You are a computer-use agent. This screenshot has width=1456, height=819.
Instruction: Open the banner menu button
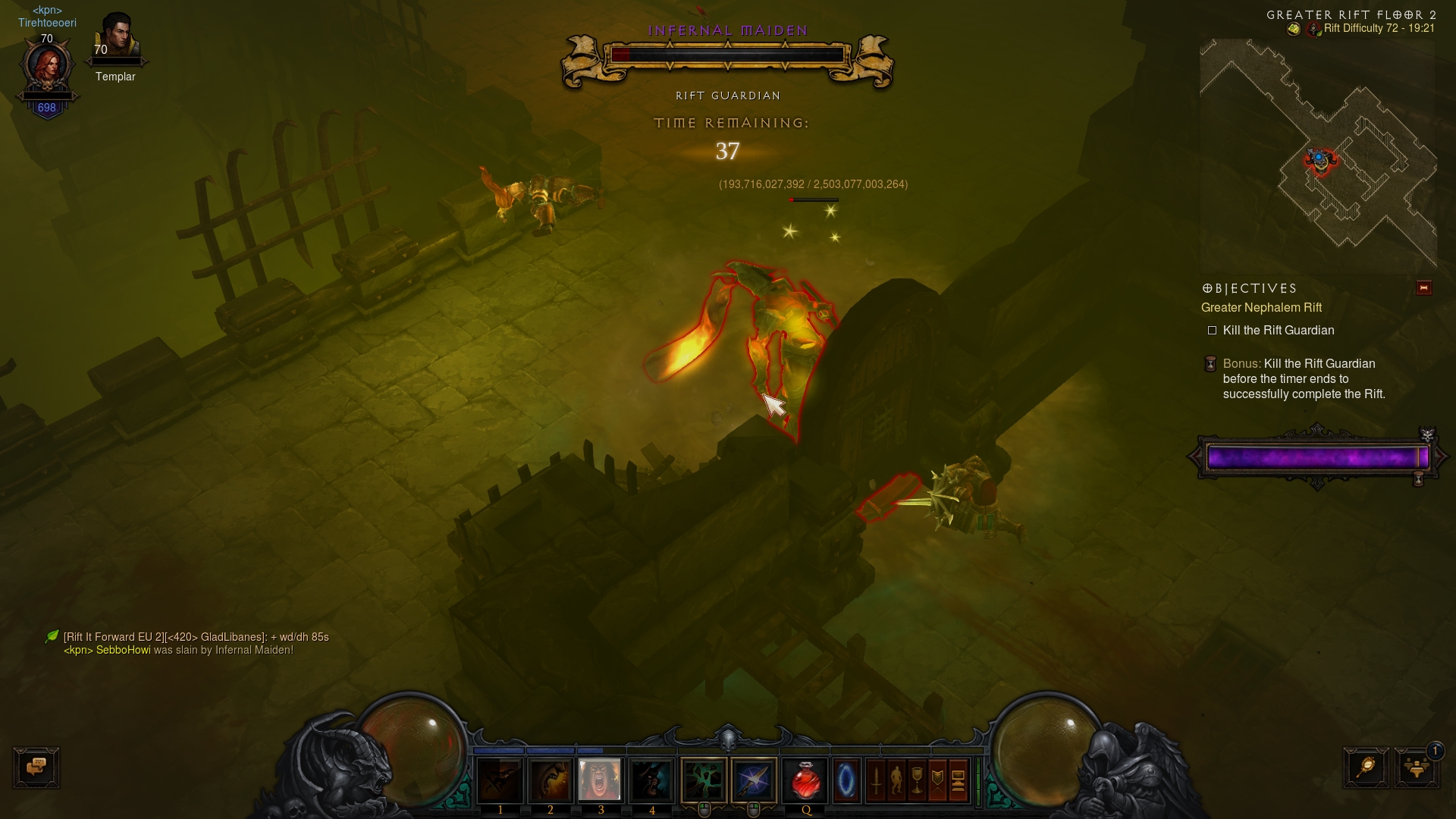point(937,780)
